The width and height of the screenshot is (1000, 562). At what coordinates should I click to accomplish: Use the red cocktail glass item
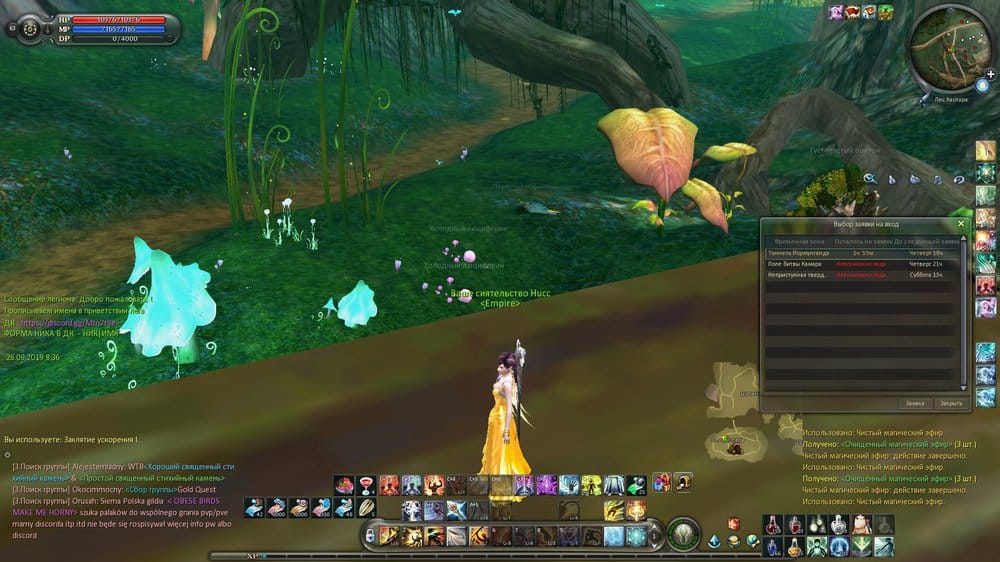click(x=367, y=485)
